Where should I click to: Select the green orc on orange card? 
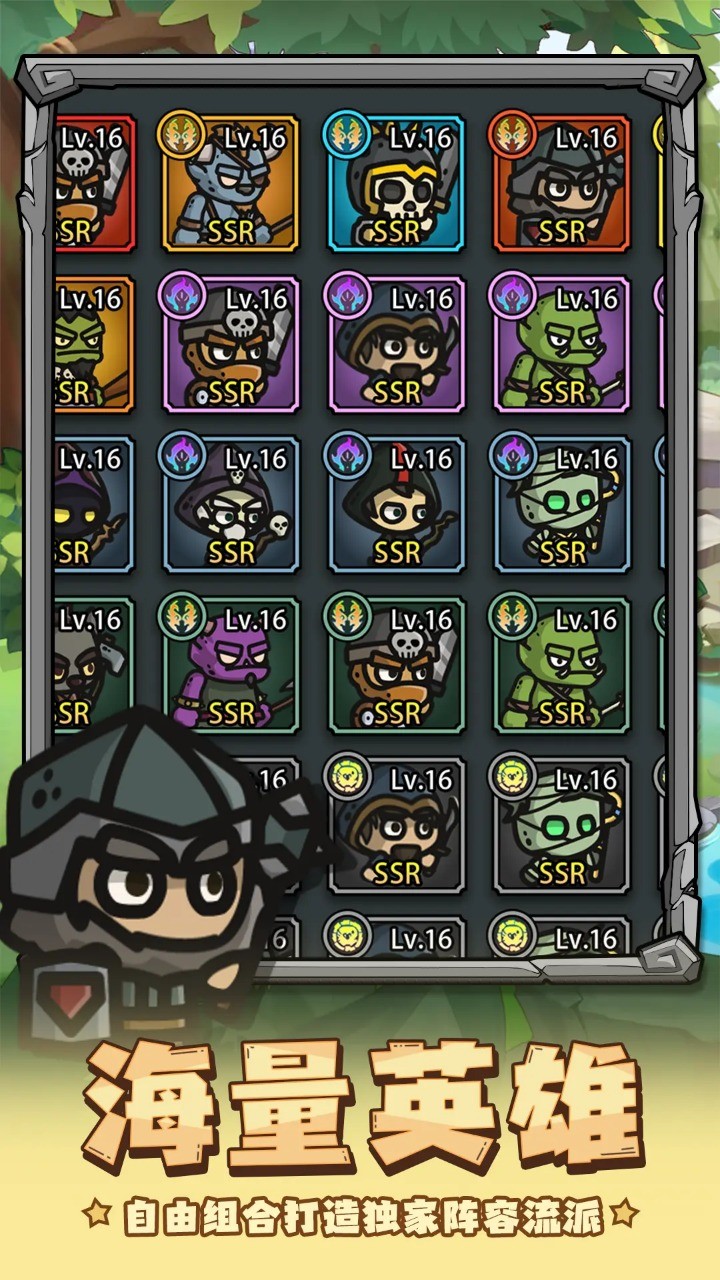[x=92, y=344]
